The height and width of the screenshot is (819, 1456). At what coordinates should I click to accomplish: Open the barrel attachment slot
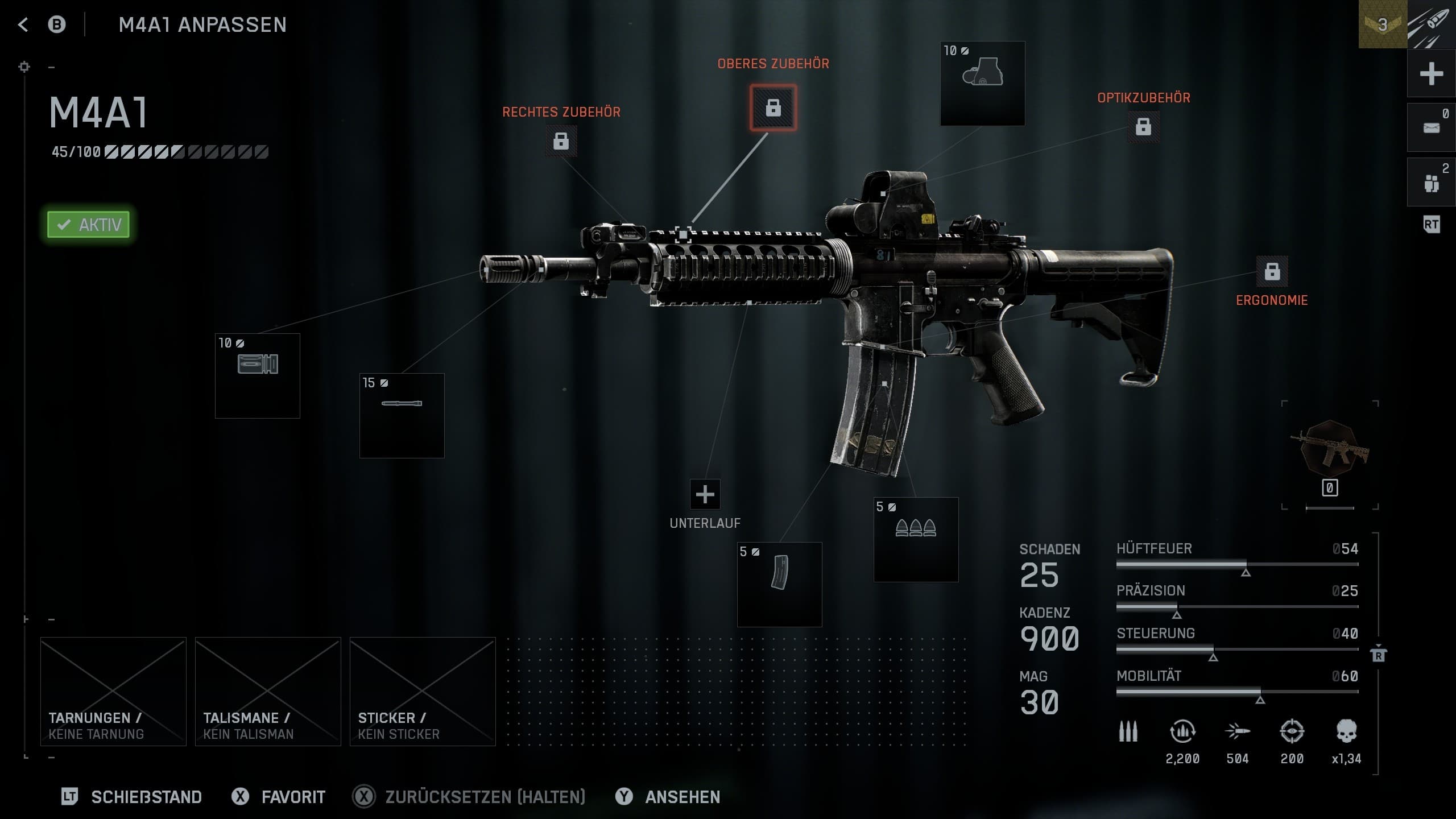(x=402, y=415)
